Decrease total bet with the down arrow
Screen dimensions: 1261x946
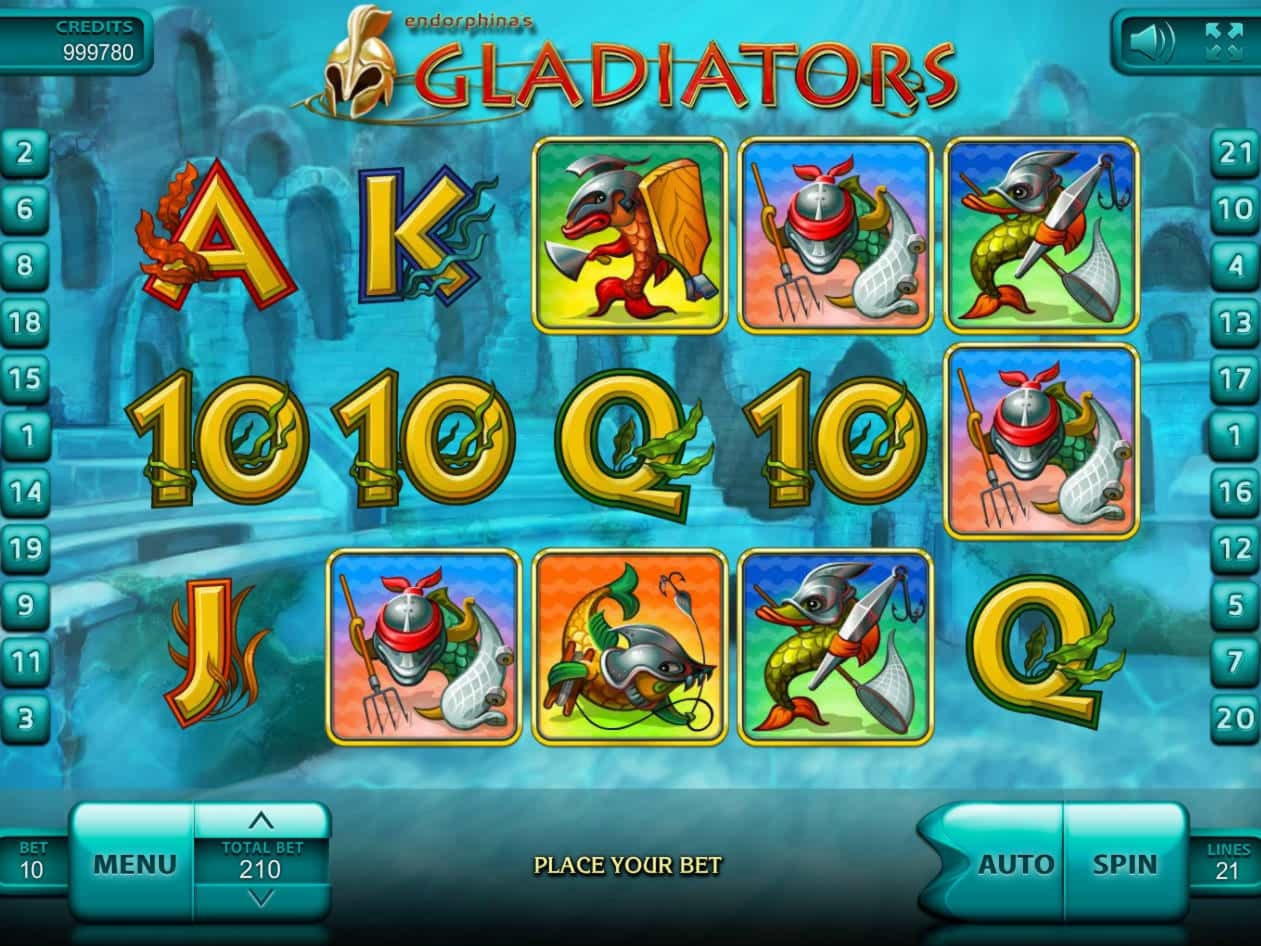click(x=261, y=899)
